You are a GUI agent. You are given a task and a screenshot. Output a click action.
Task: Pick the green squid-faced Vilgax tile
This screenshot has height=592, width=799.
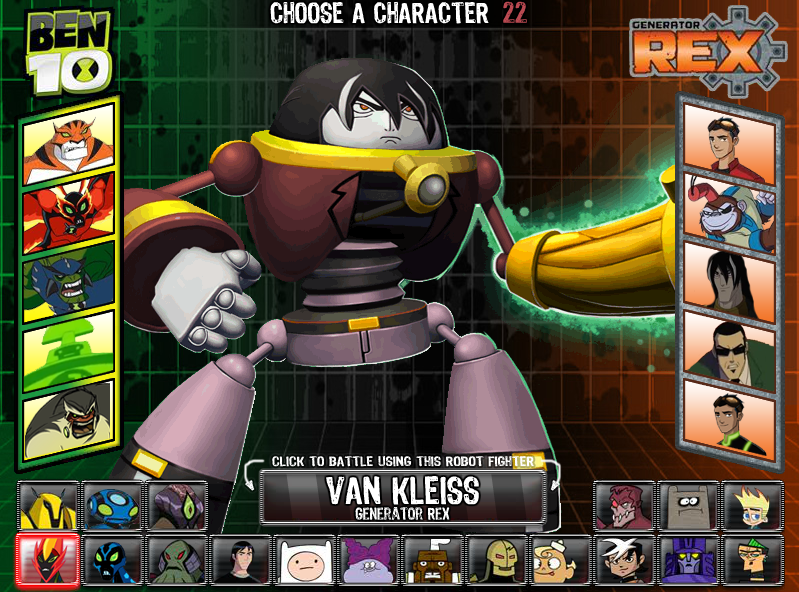click(x=176, y=559)
